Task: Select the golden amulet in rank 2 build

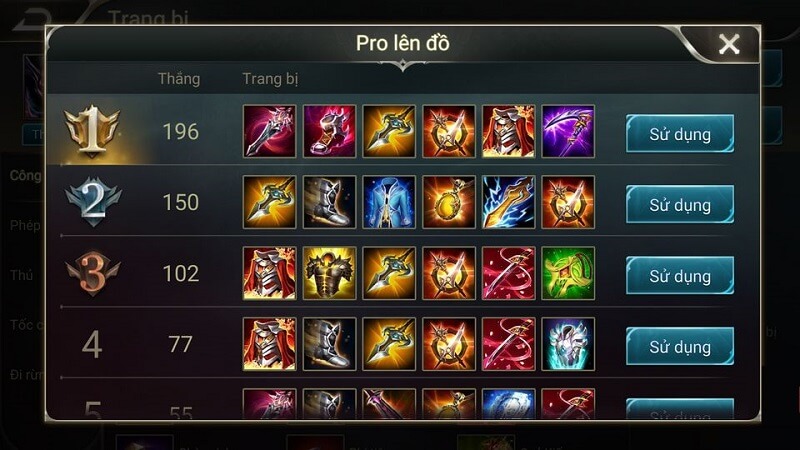Action: click(x=449, y=203)
